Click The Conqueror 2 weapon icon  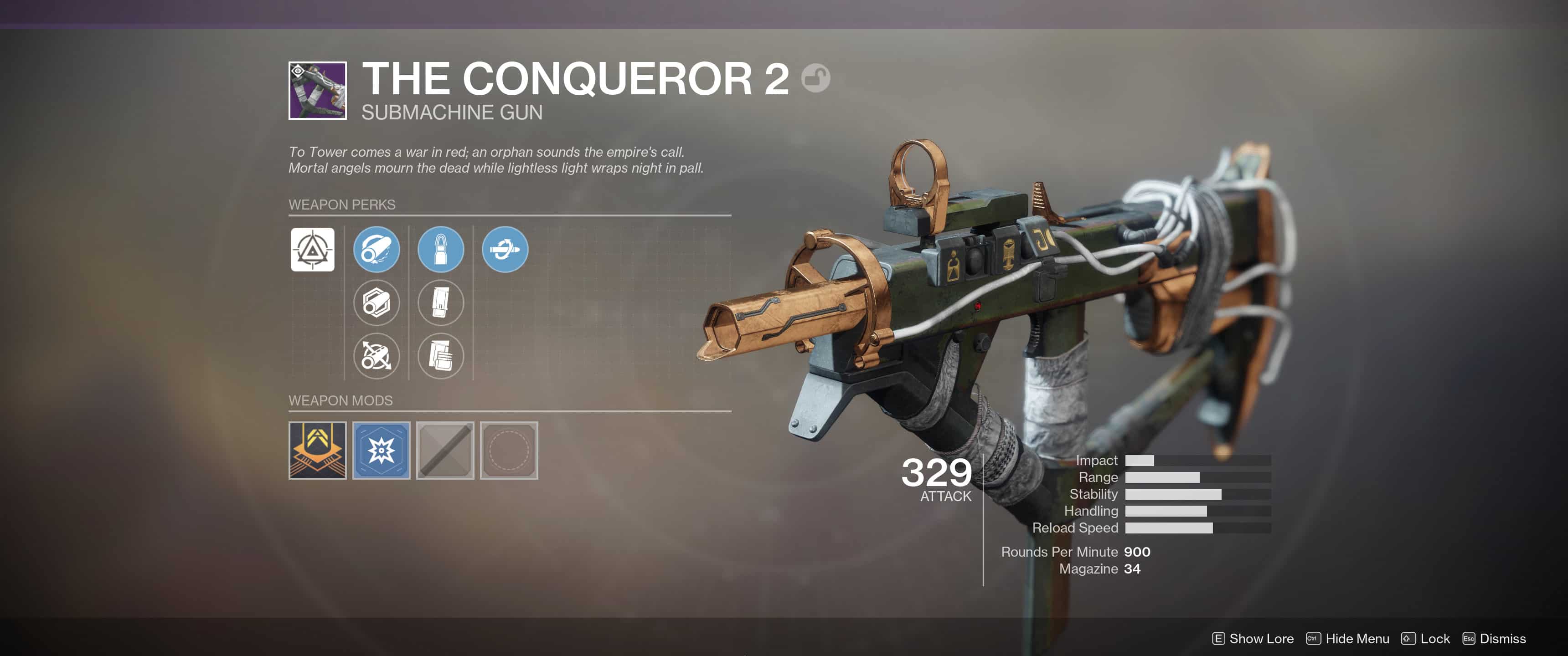pyautogui.click(x=317, y=91)
